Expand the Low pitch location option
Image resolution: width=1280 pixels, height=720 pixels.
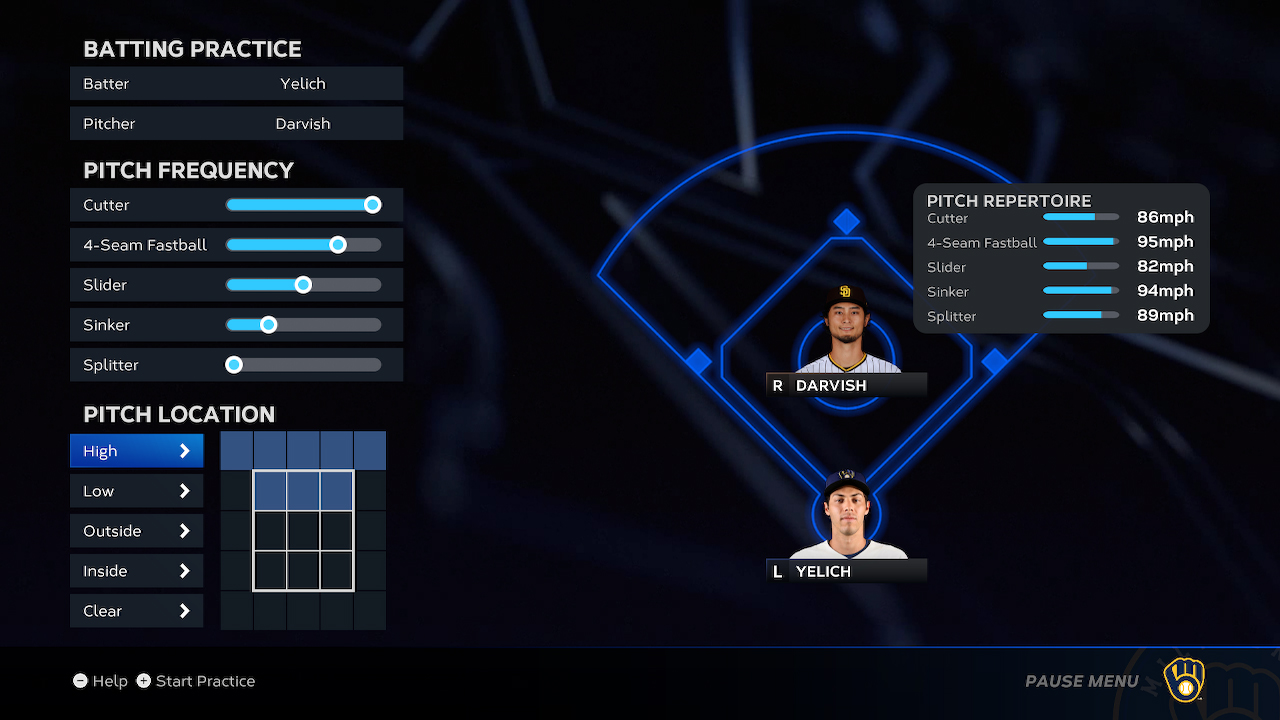[x=136, y=490]
